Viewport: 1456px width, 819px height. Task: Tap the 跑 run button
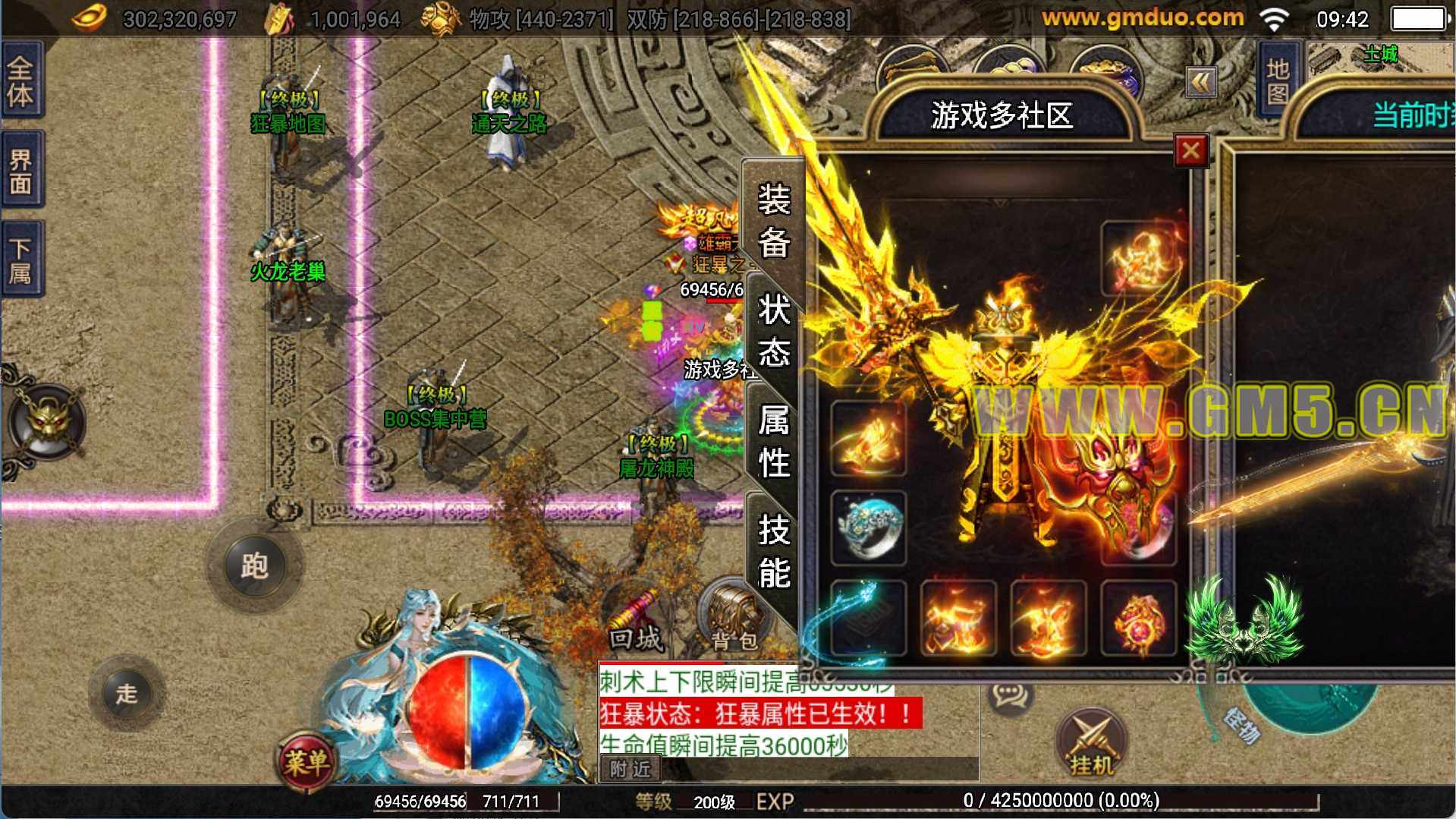pos(254,565)
